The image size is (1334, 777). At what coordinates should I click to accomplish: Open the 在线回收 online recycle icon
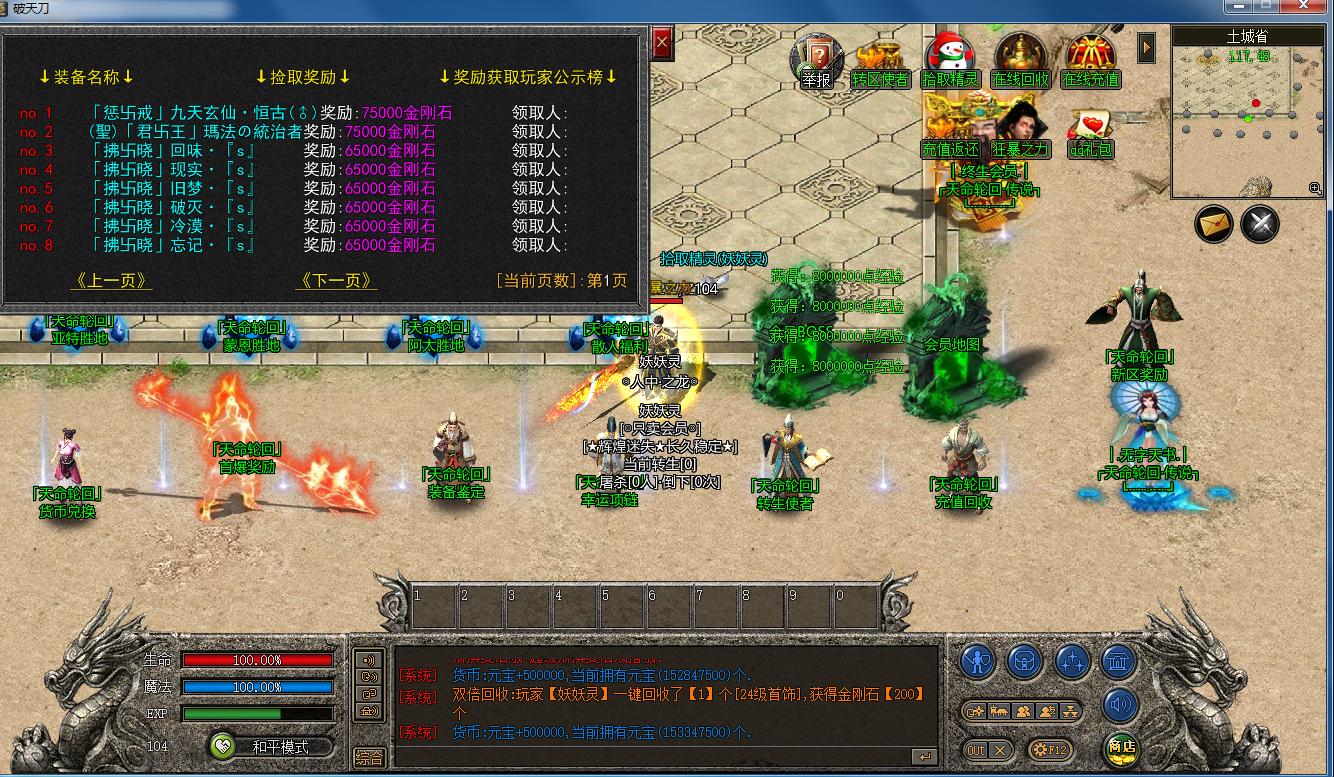(x=1020, y=58)
